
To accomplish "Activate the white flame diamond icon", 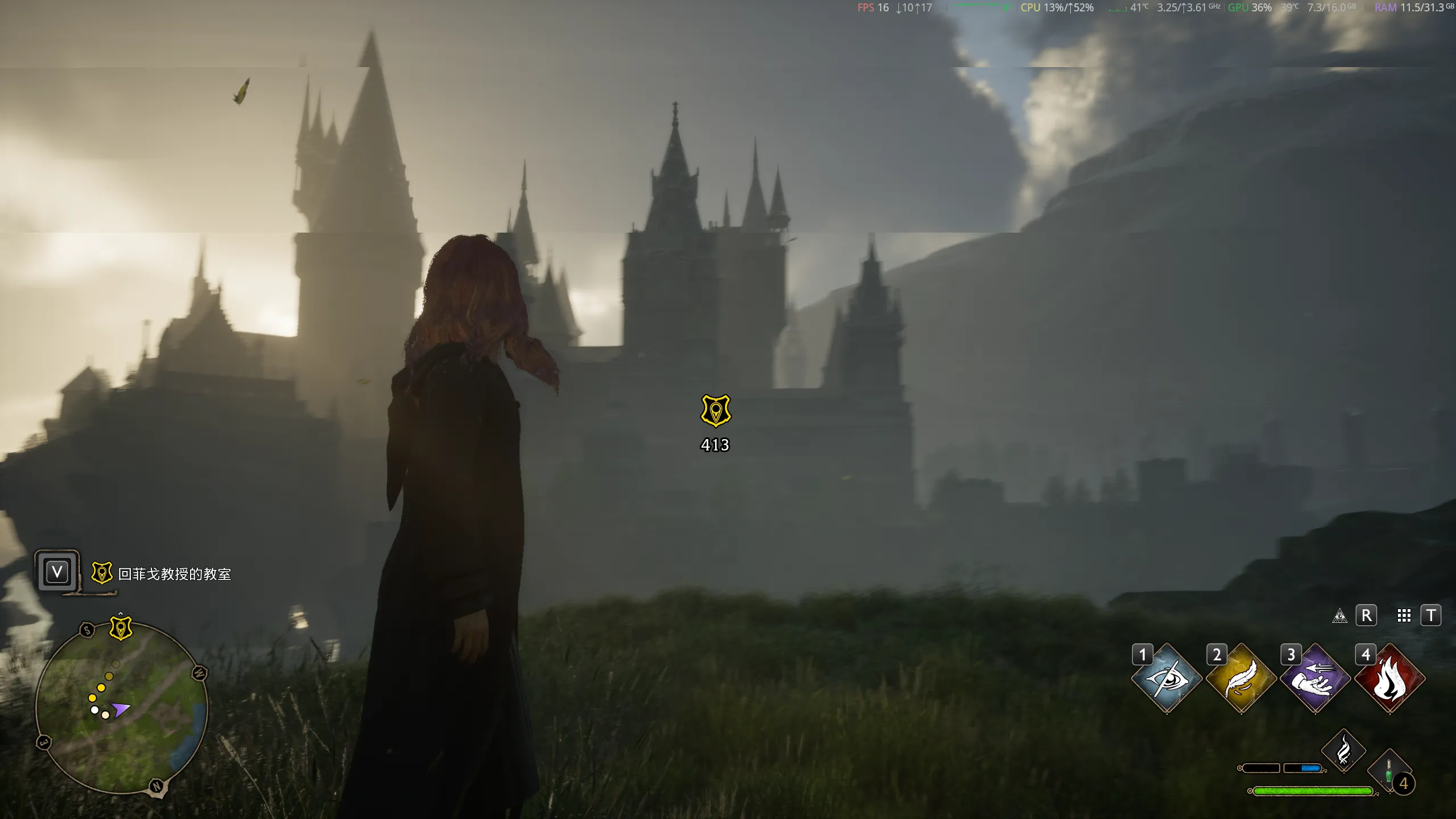I will pos(1343,751).
